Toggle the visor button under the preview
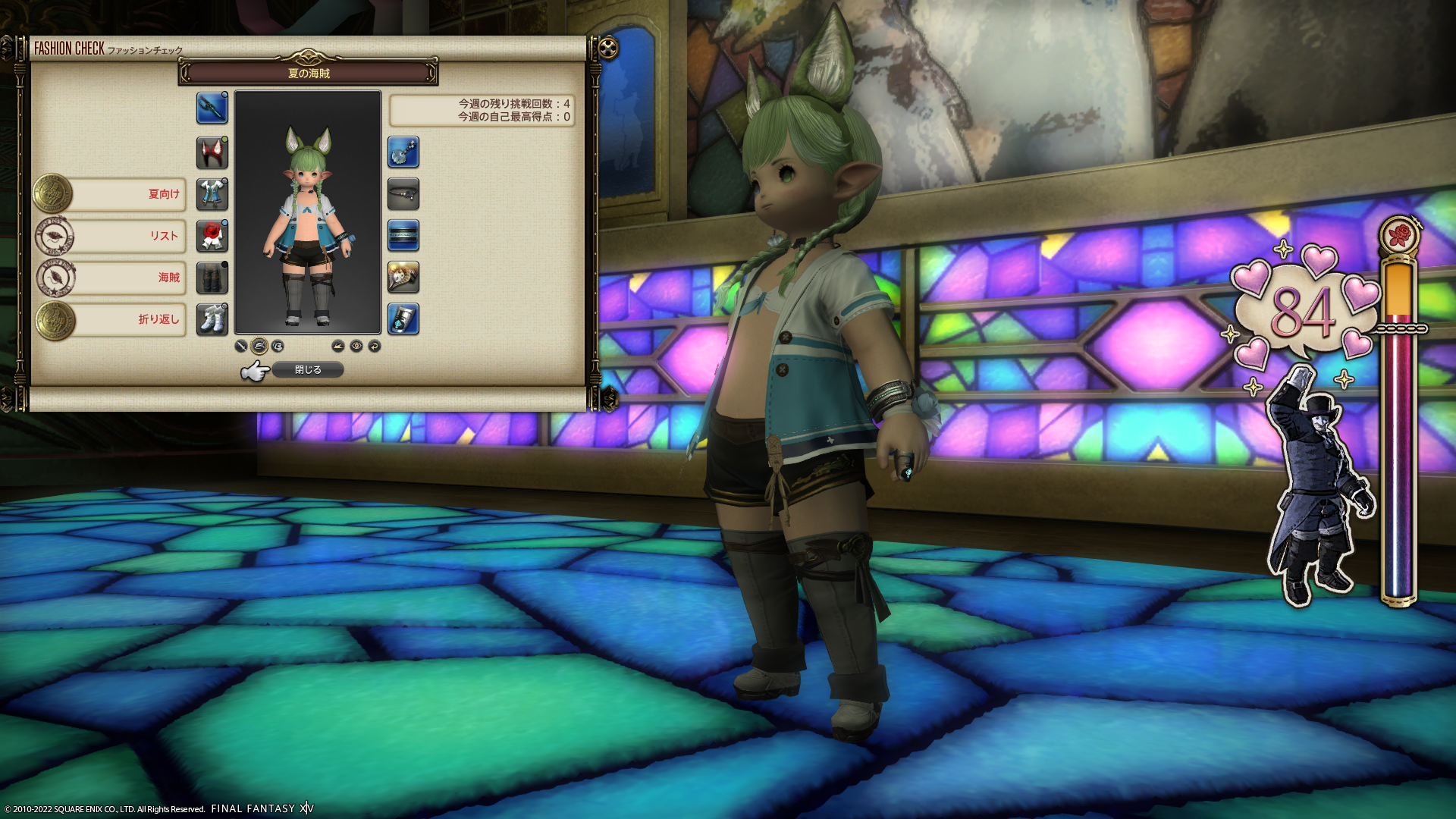This screenshot has height=819, width=1456. (x=278, y=346)
